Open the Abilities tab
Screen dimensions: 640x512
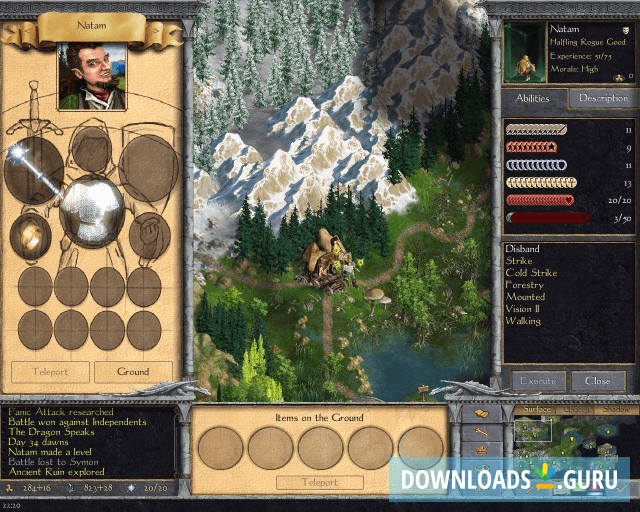[x=533, y=98]
